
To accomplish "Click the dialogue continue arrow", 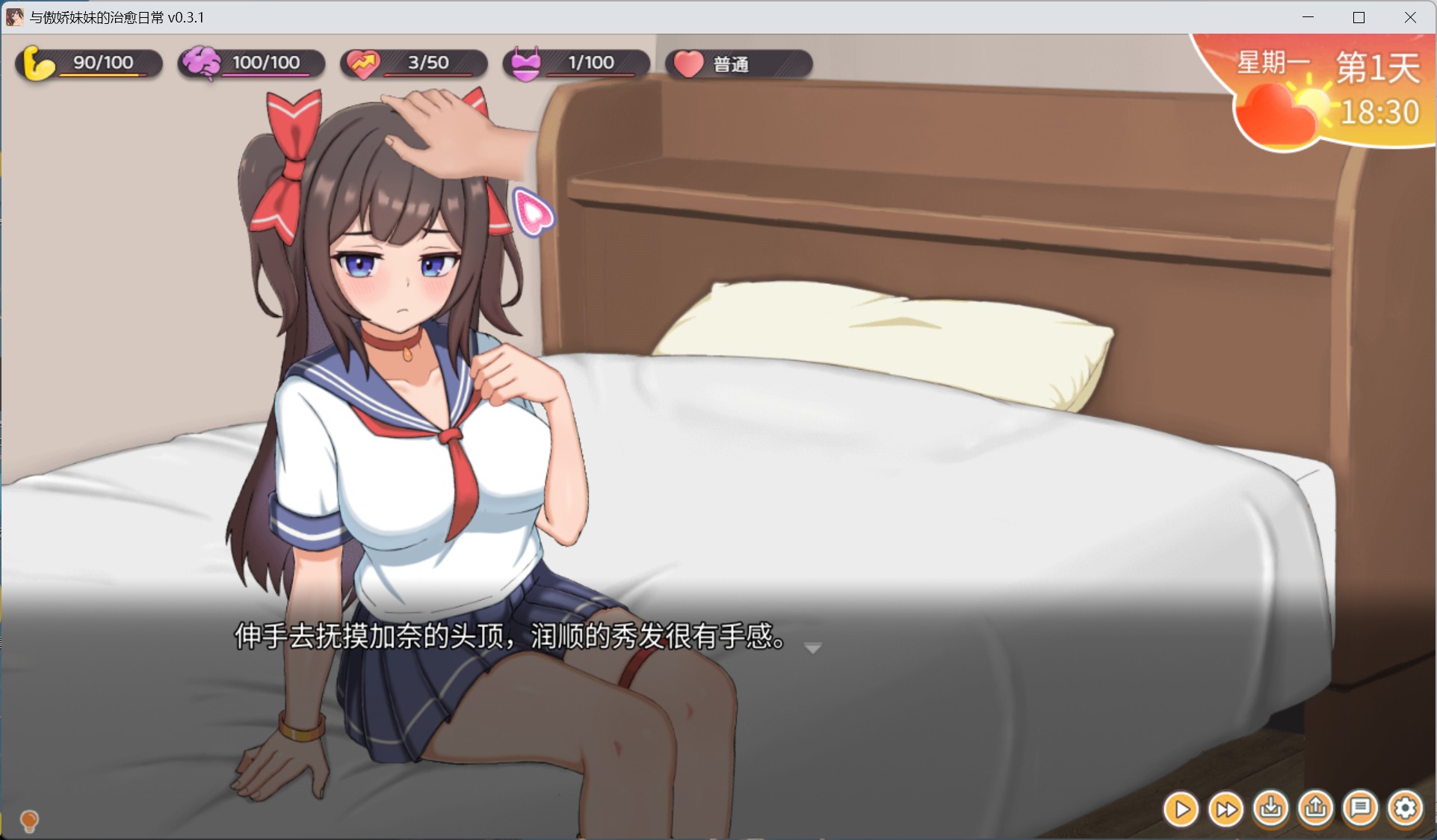I will click(812, 648).
